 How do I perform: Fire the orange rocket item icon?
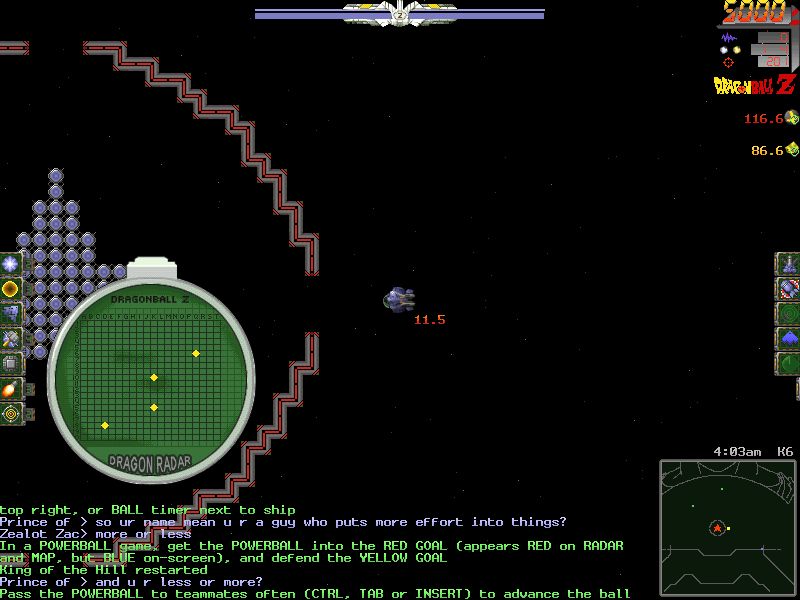10,389
